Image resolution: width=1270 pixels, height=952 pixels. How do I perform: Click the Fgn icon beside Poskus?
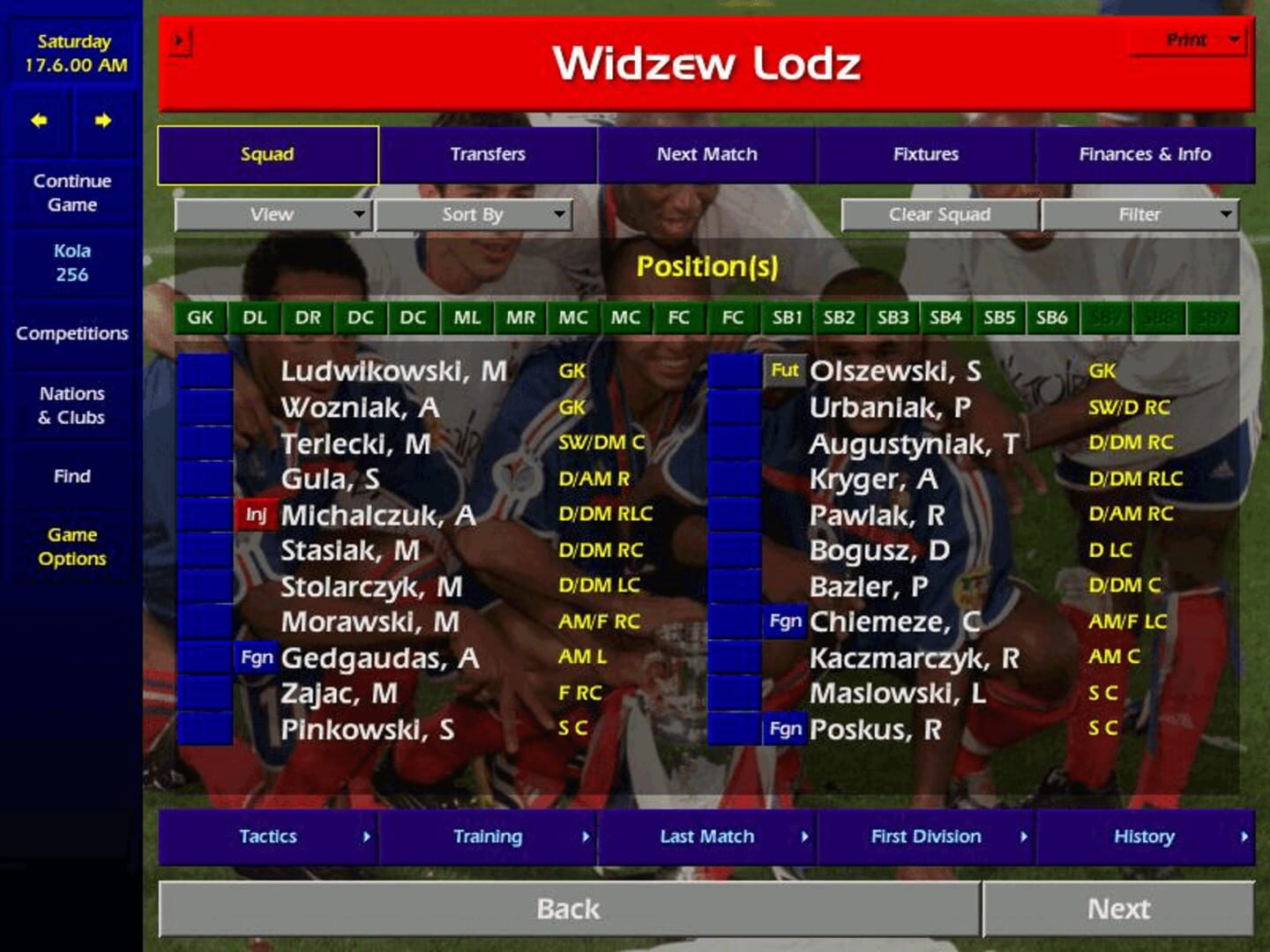point(785,729)
